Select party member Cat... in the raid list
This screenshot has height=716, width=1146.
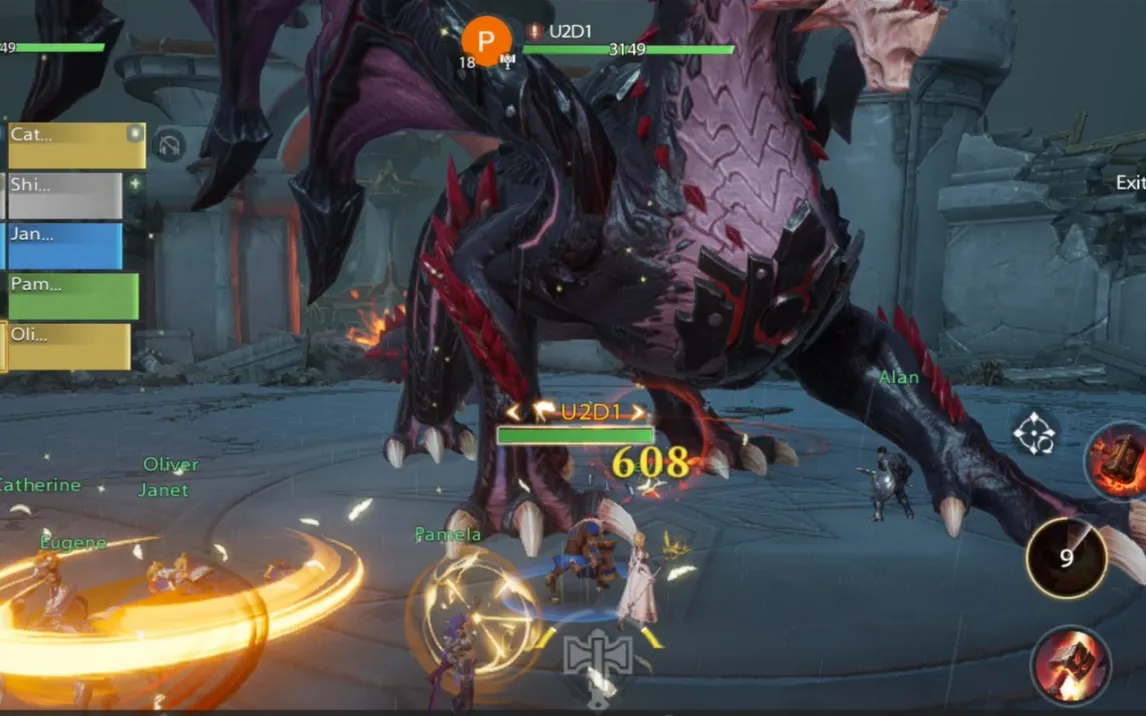click(x=76, y=146)
